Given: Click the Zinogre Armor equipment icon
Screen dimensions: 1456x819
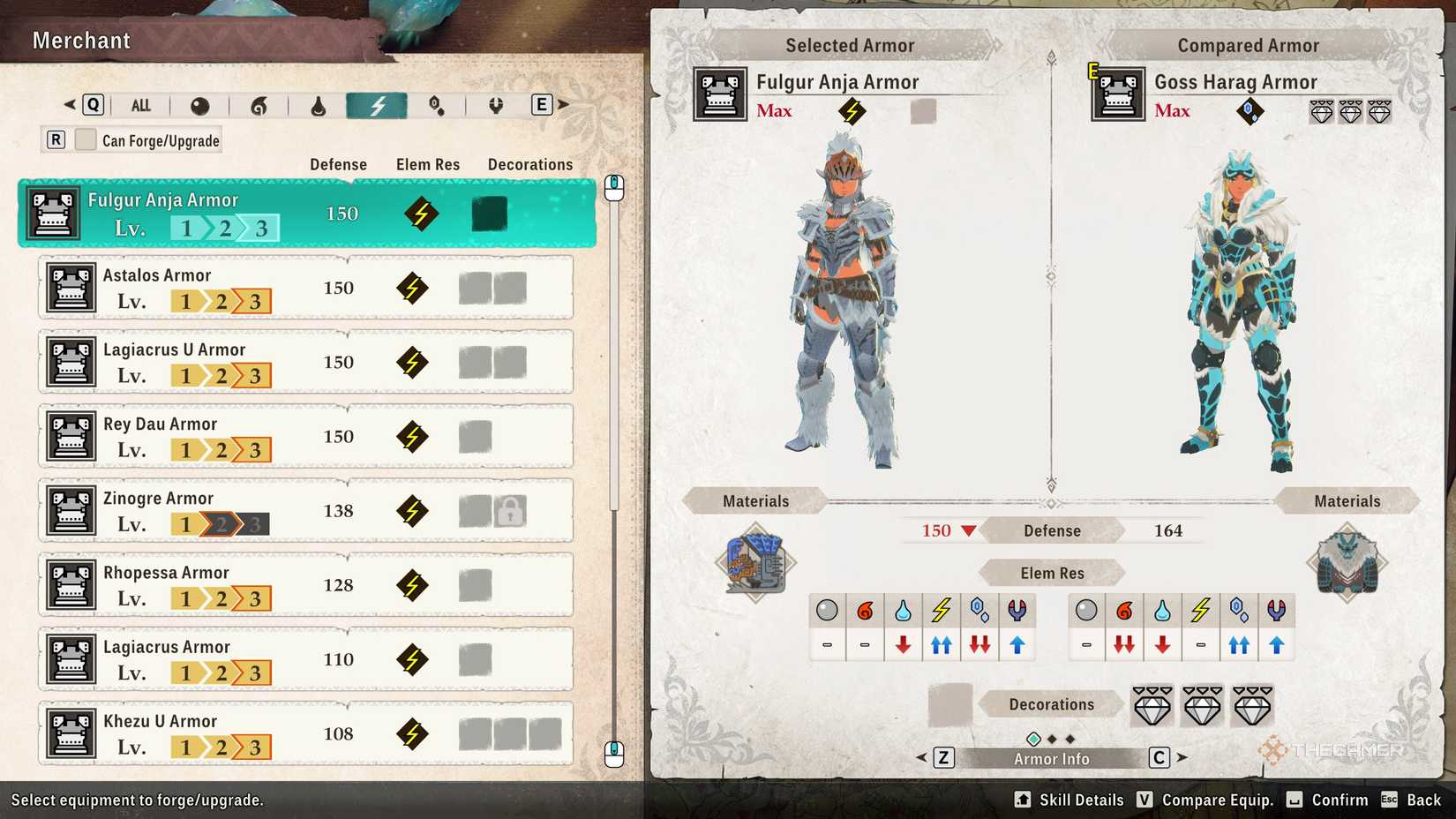Looking at the screenshot, I should (x=71, y=510).
